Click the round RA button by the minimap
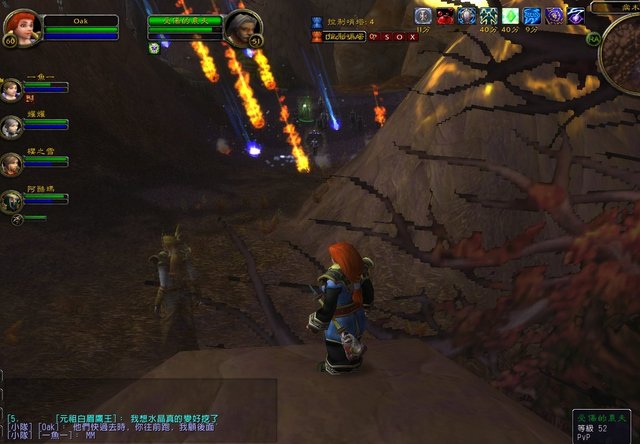This screenshot has height=444, width=640. point(594,39)
